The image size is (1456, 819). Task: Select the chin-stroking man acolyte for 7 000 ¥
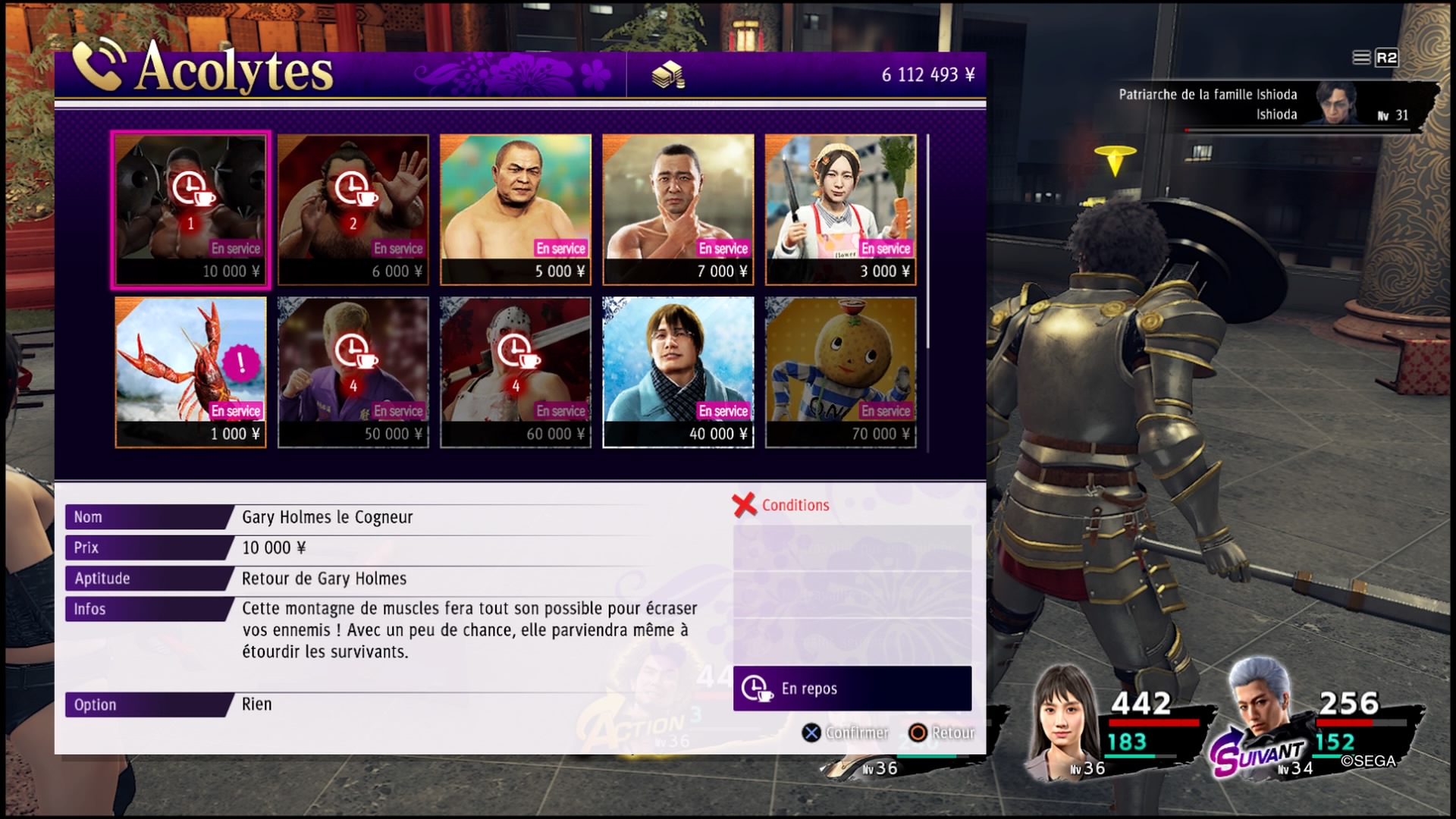pyautogui.click(x=678, y=210)
